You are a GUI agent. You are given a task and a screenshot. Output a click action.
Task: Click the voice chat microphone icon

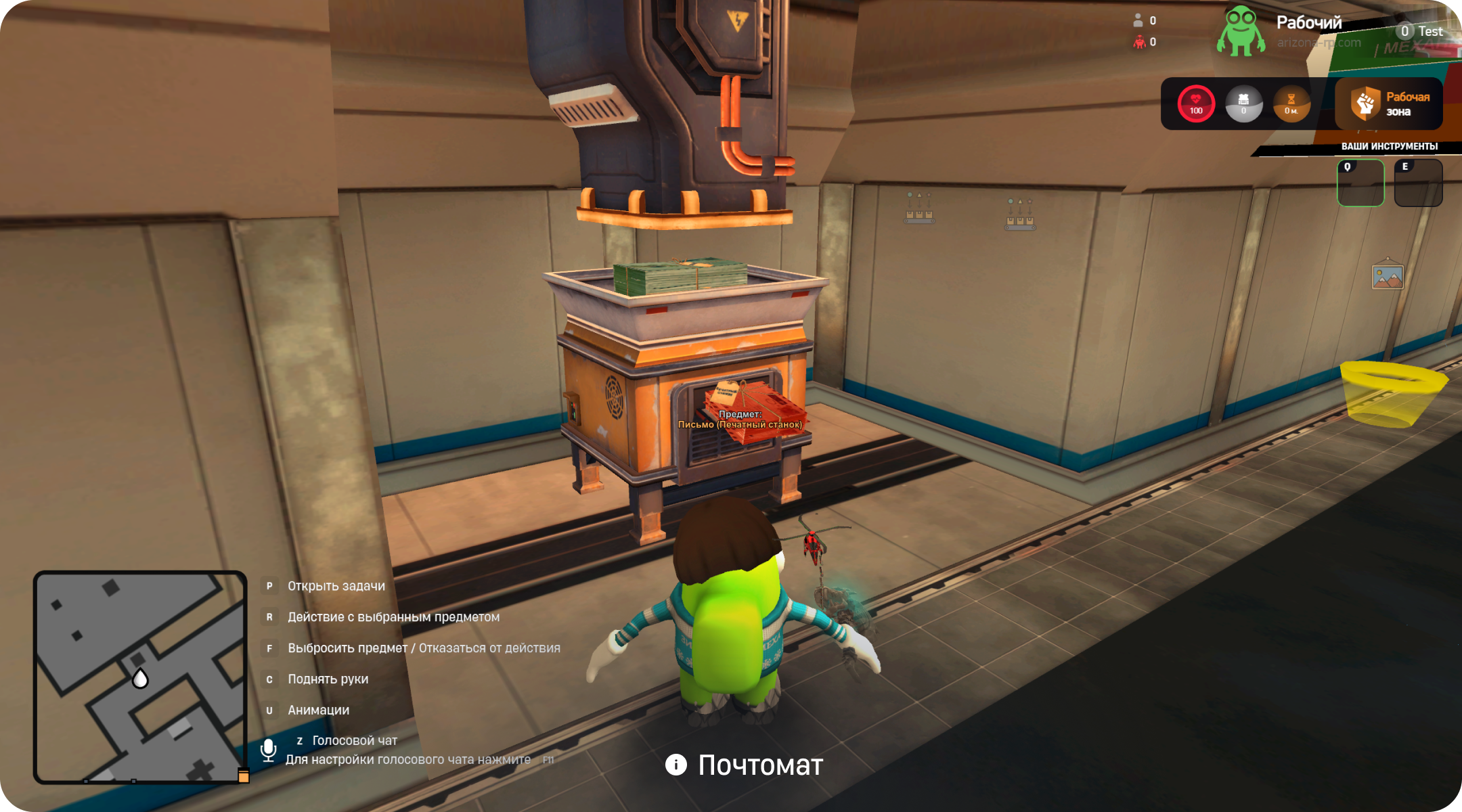point(268,750)
